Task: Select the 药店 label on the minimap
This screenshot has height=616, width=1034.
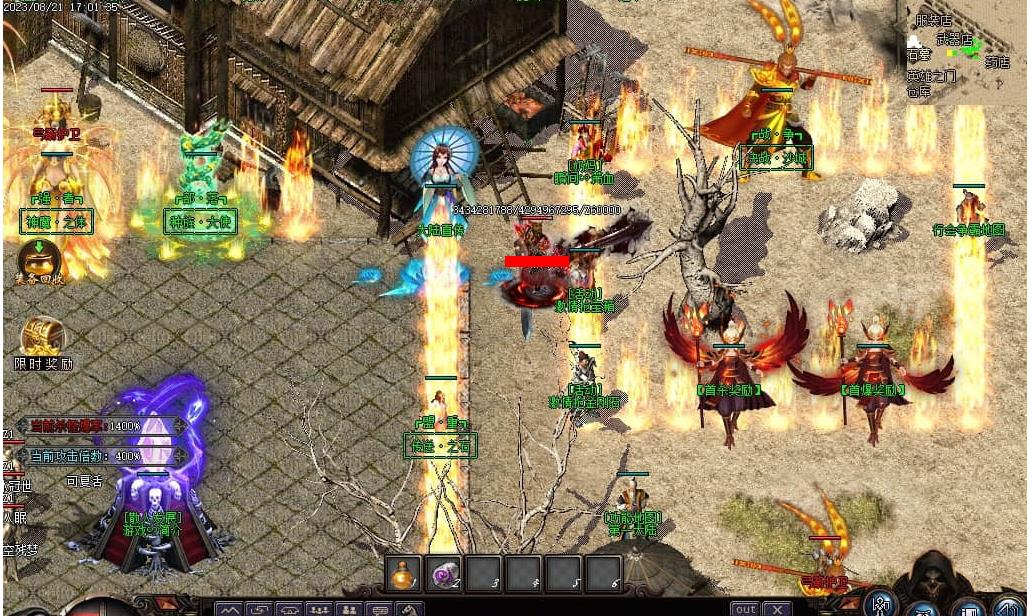Action: (x=997, y=62)
